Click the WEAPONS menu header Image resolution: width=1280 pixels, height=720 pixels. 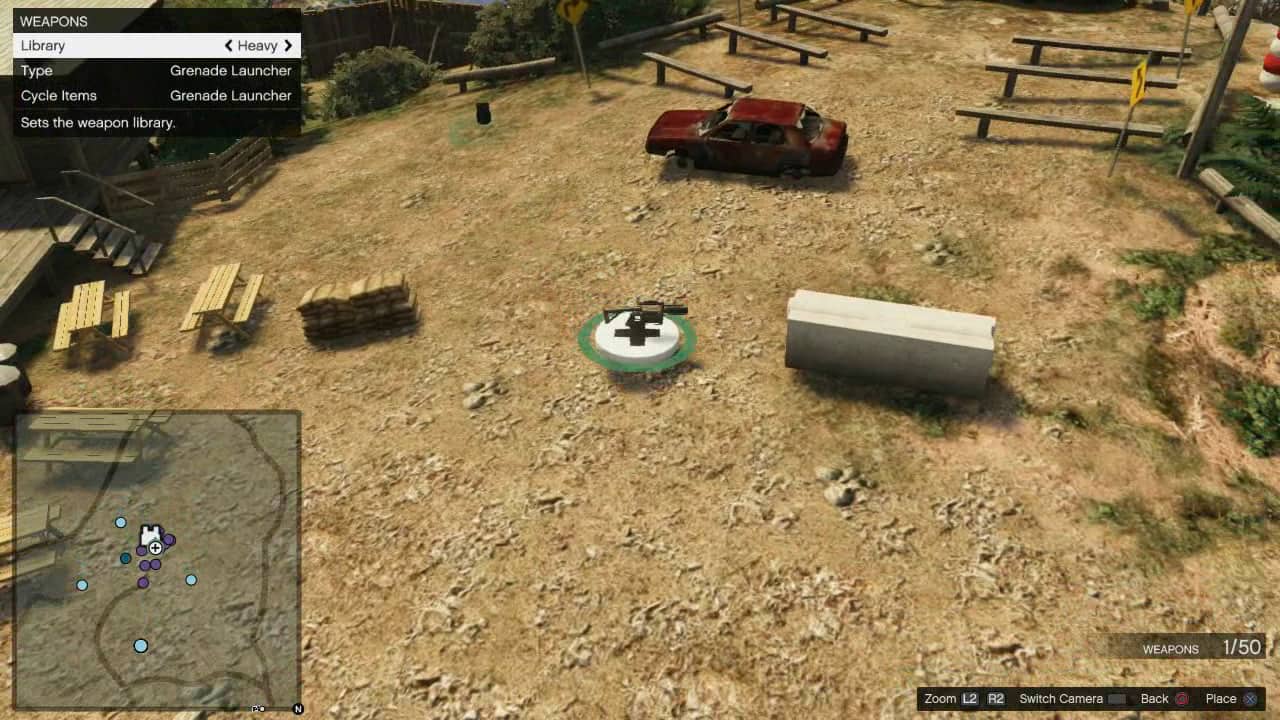[54, 20]
